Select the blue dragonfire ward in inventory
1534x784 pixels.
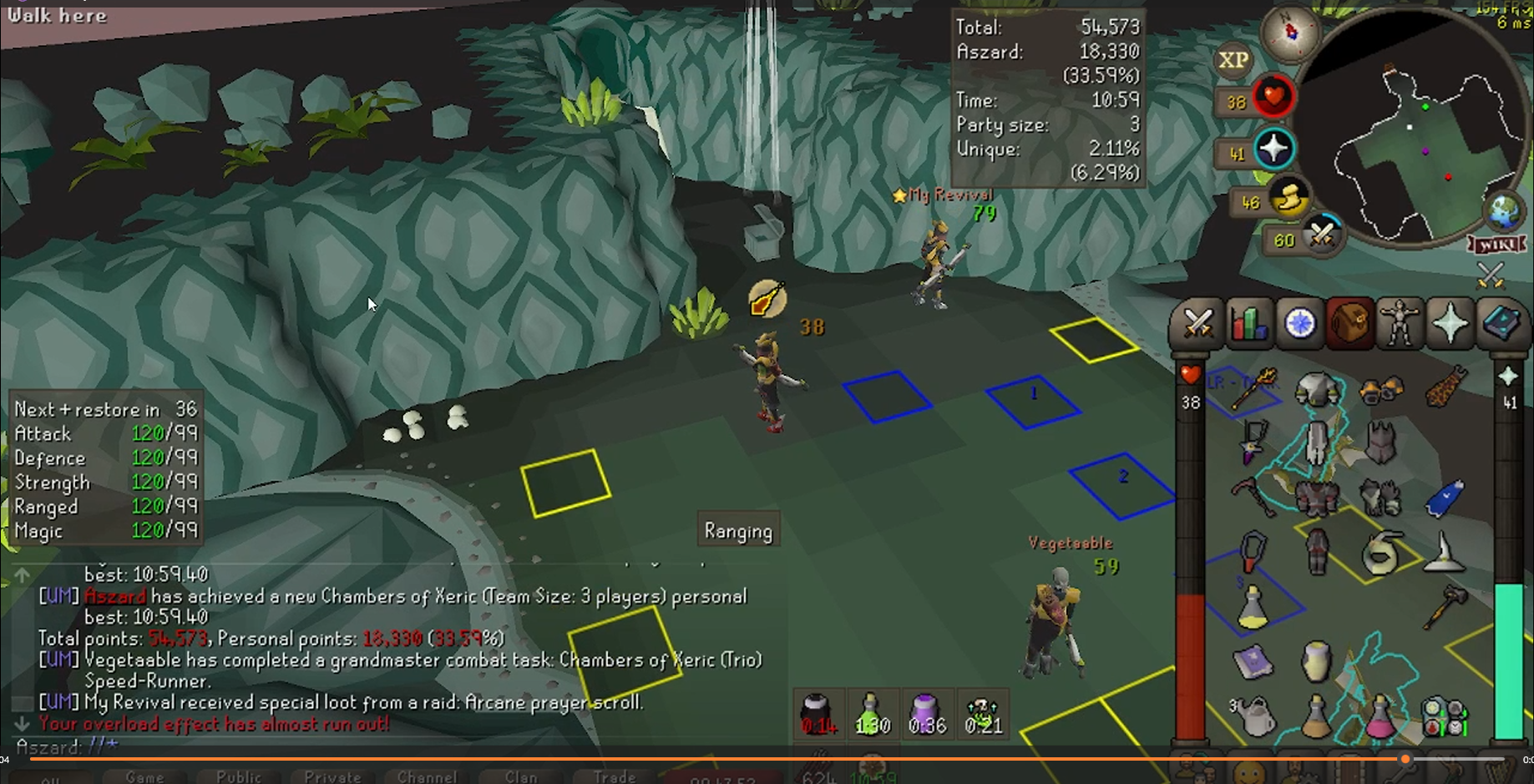tap(1445, 497)
